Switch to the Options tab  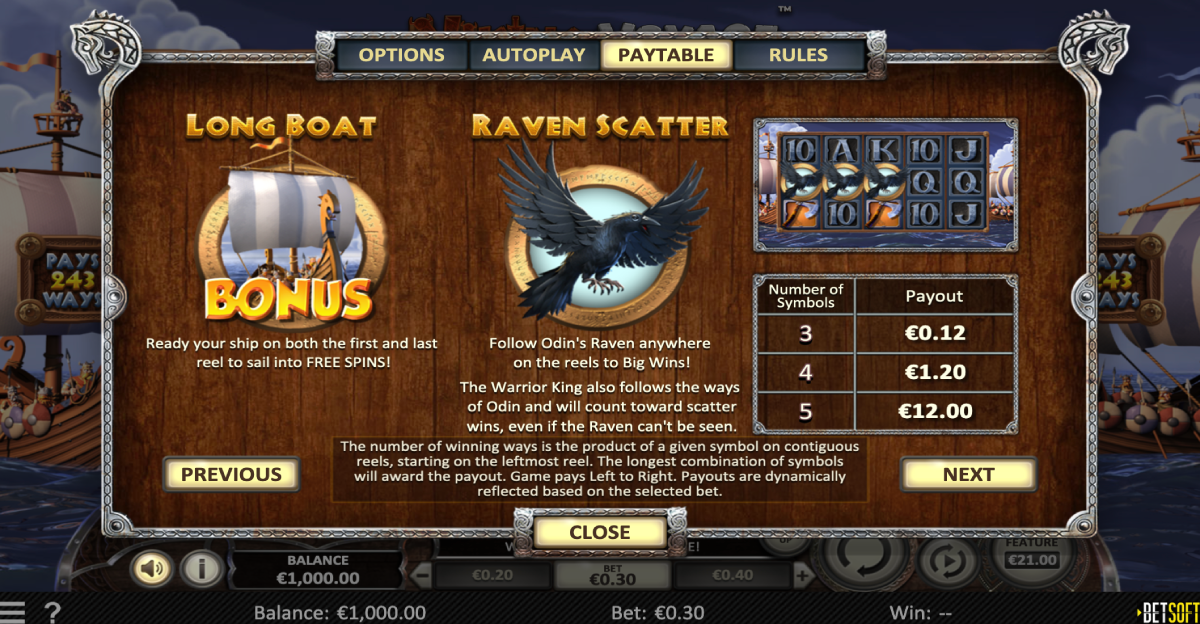[401, 55]
